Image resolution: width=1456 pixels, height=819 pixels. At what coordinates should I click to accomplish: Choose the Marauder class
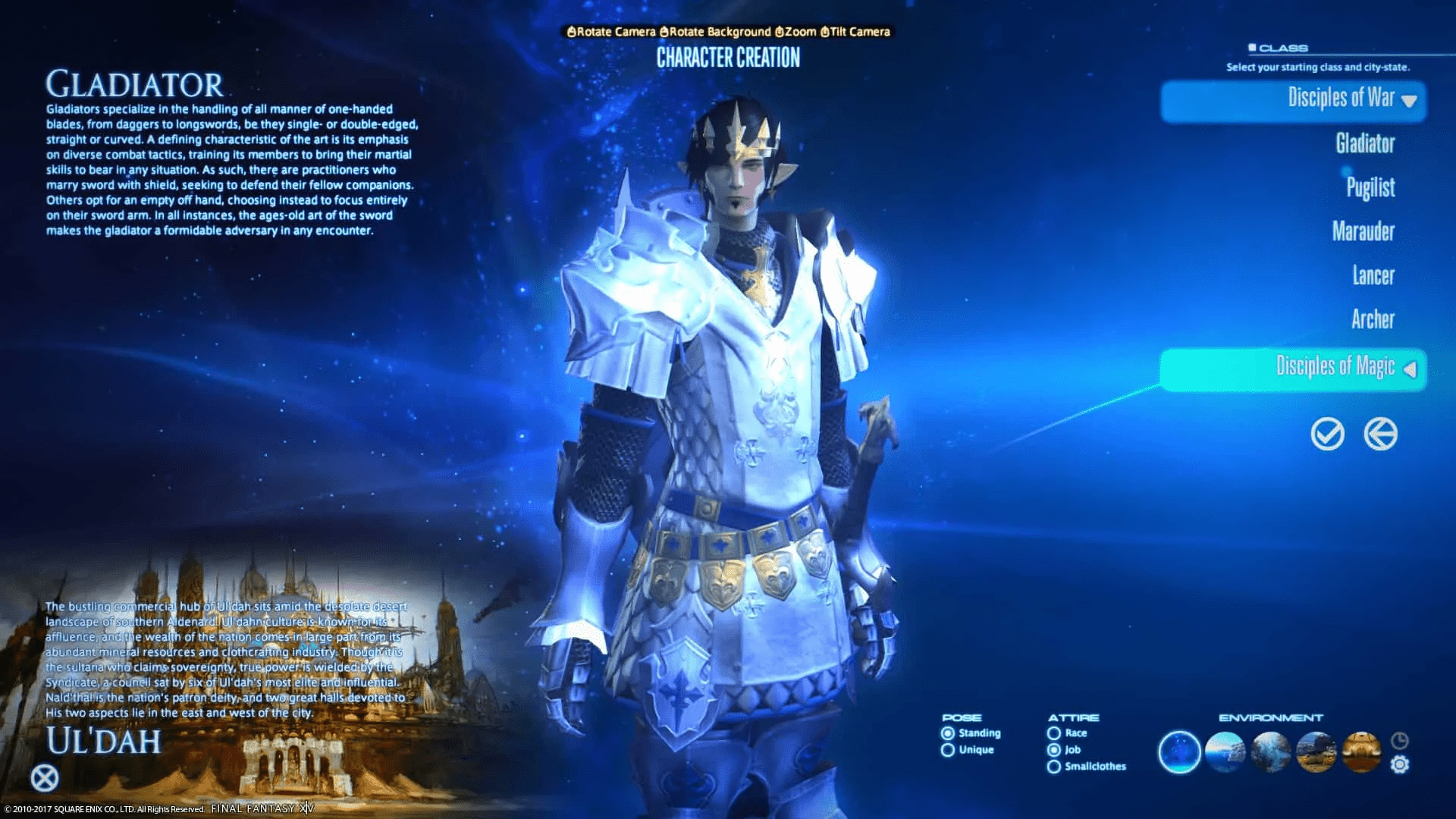point(1364,232)
